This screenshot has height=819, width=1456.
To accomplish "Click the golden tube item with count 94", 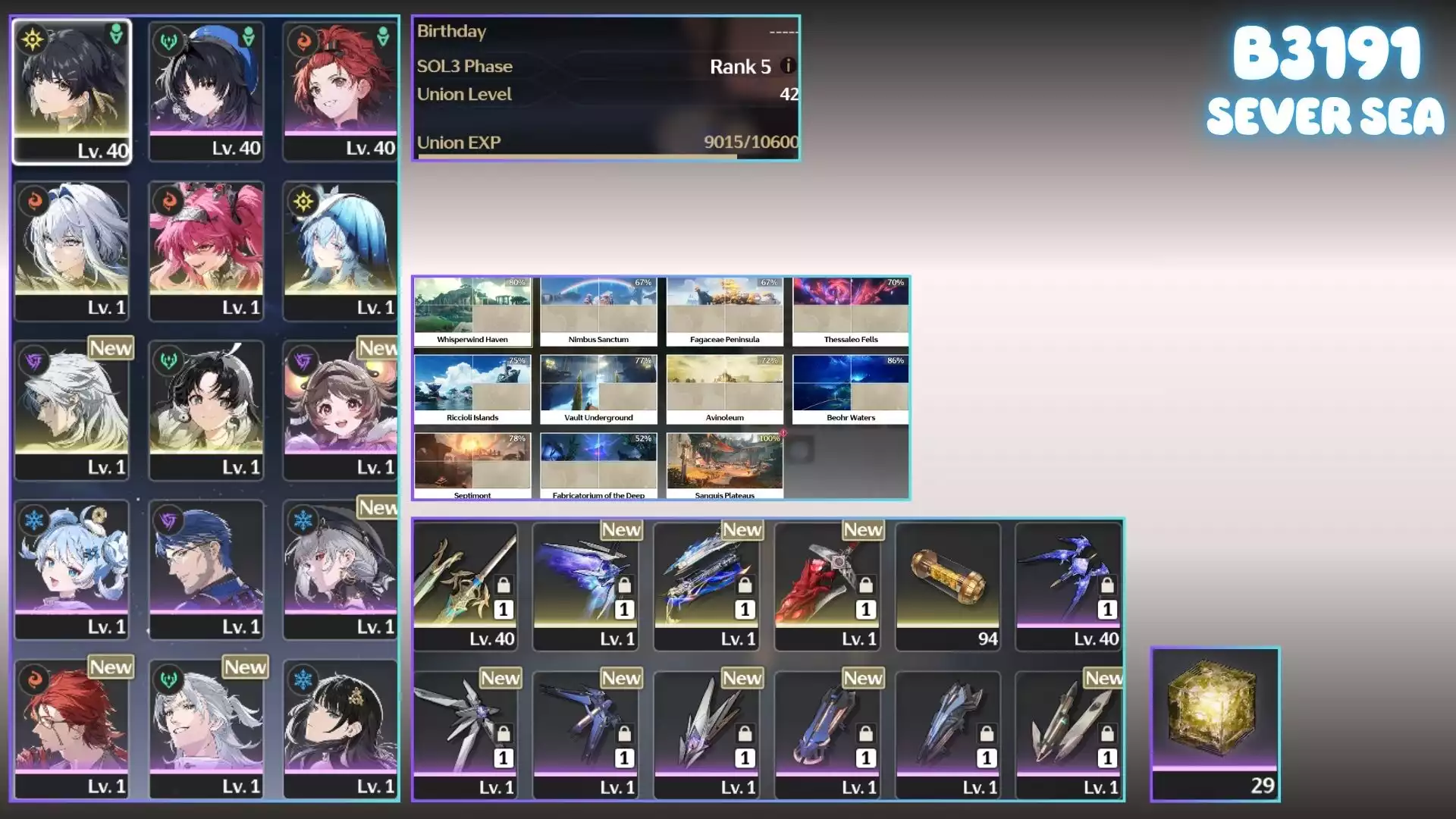I will (x=948, y=585).
